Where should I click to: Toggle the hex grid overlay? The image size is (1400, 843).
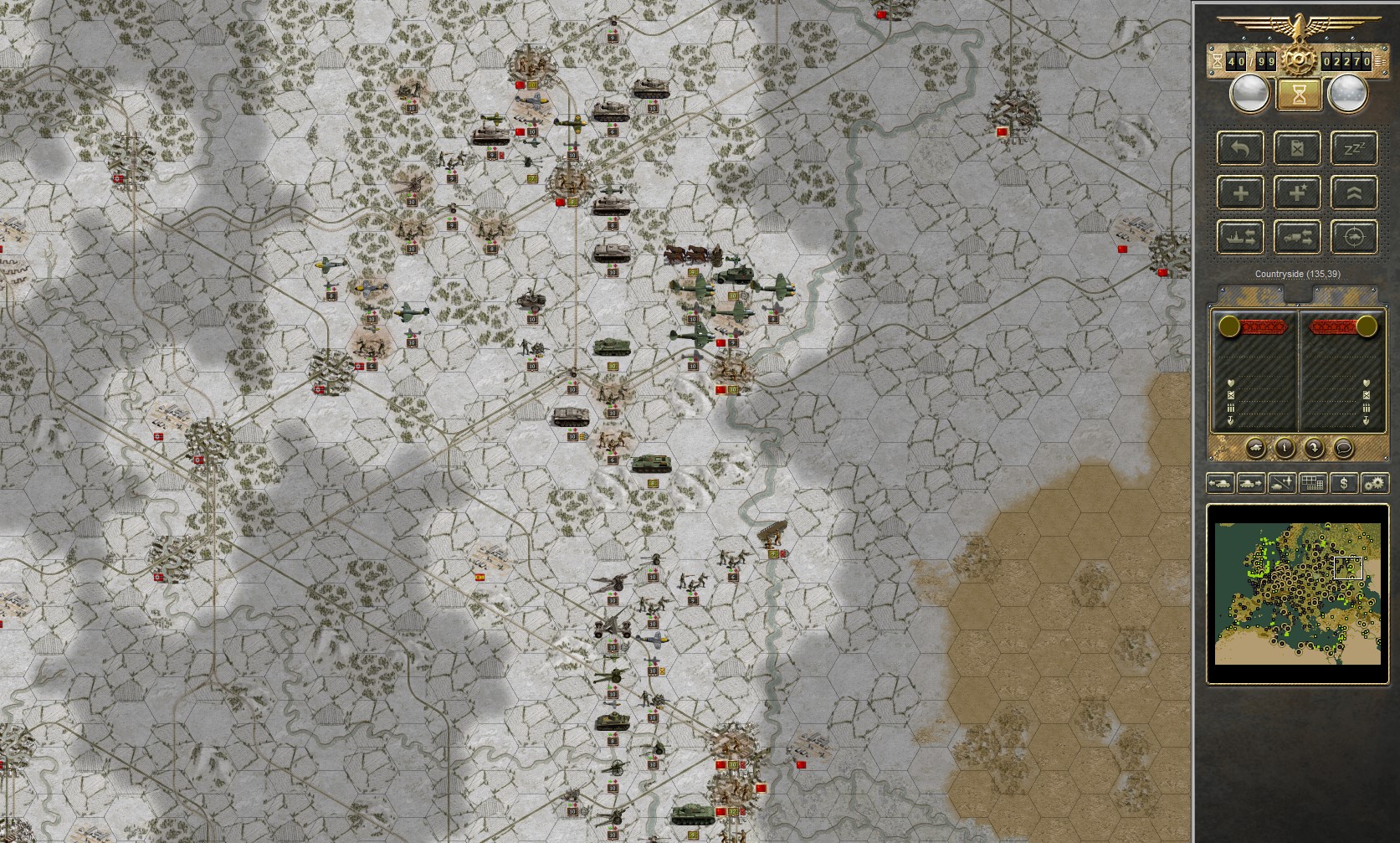coord(1312,484)
